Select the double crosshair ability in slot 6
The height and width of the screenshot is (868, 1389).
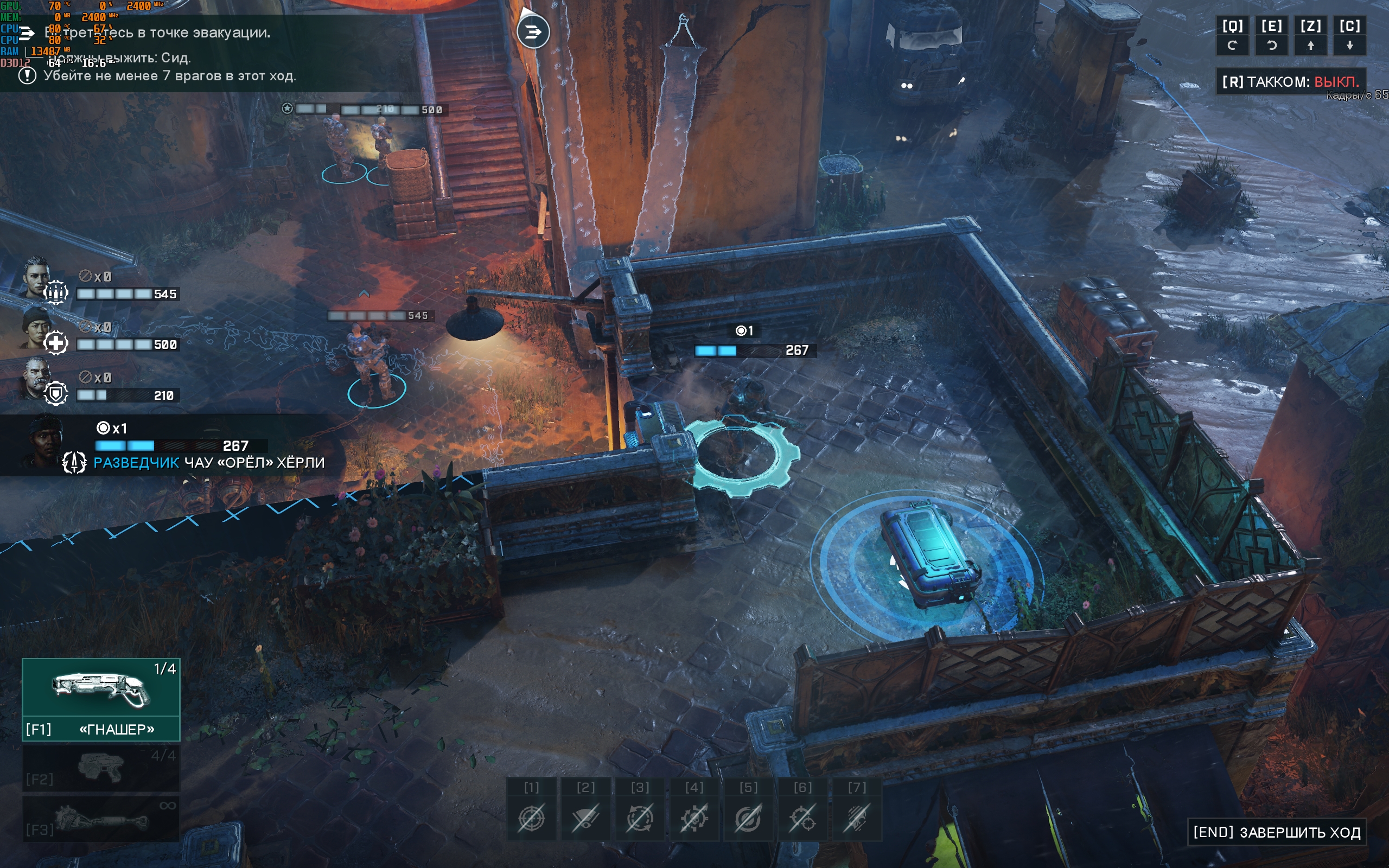coord(802,817)
